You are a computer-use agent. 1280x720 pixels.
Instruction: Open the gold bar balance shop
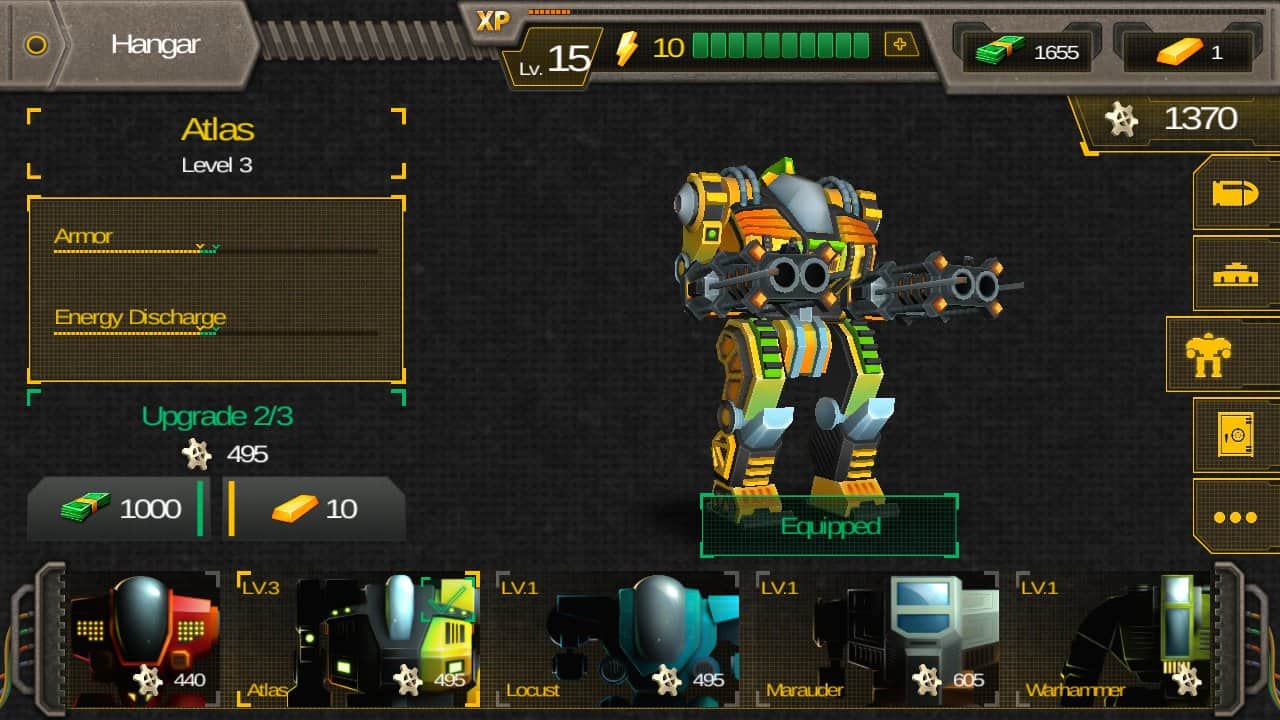(1187, 52)
